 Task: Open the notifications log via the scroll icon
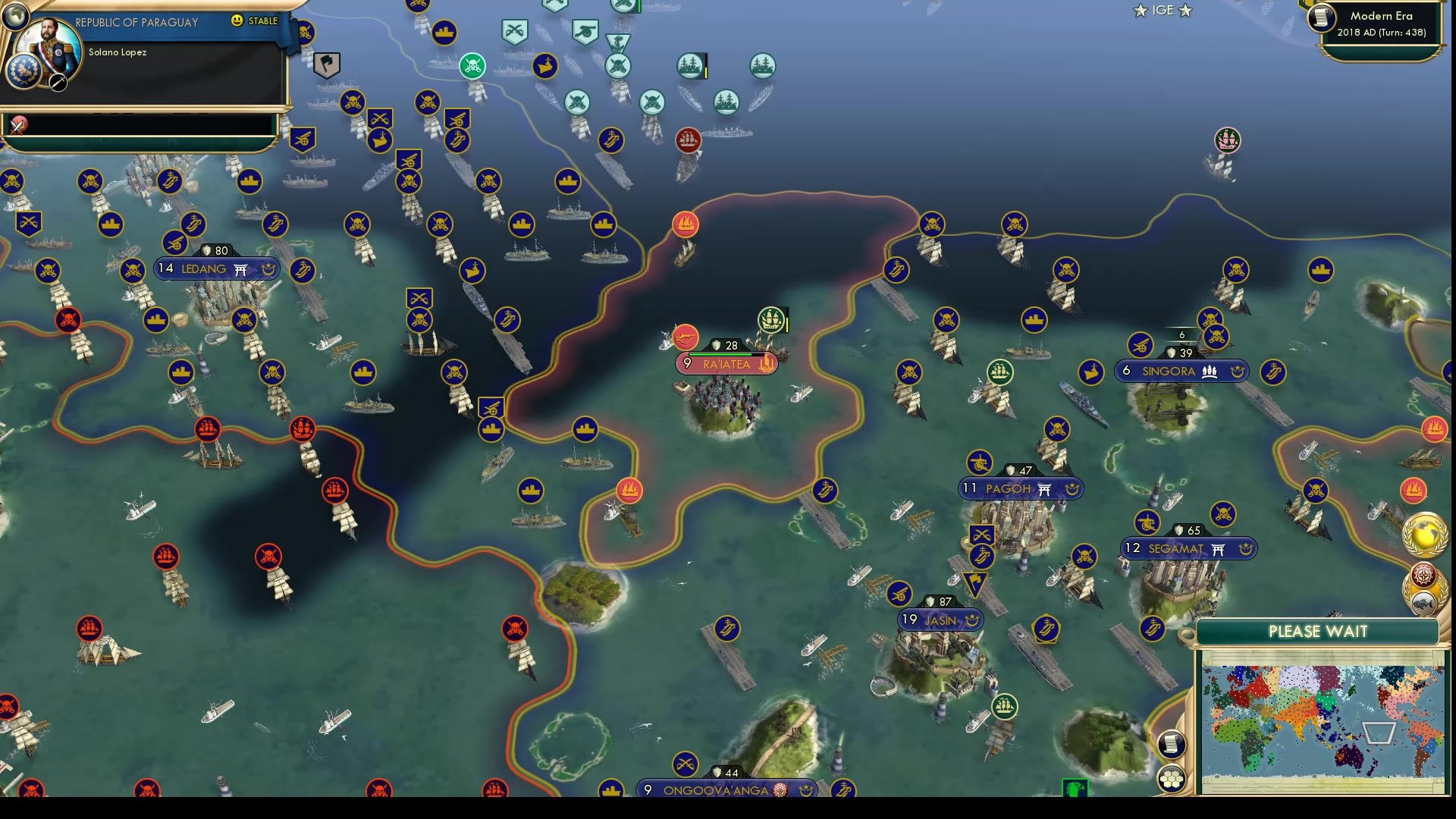[x=1172, y=744]
